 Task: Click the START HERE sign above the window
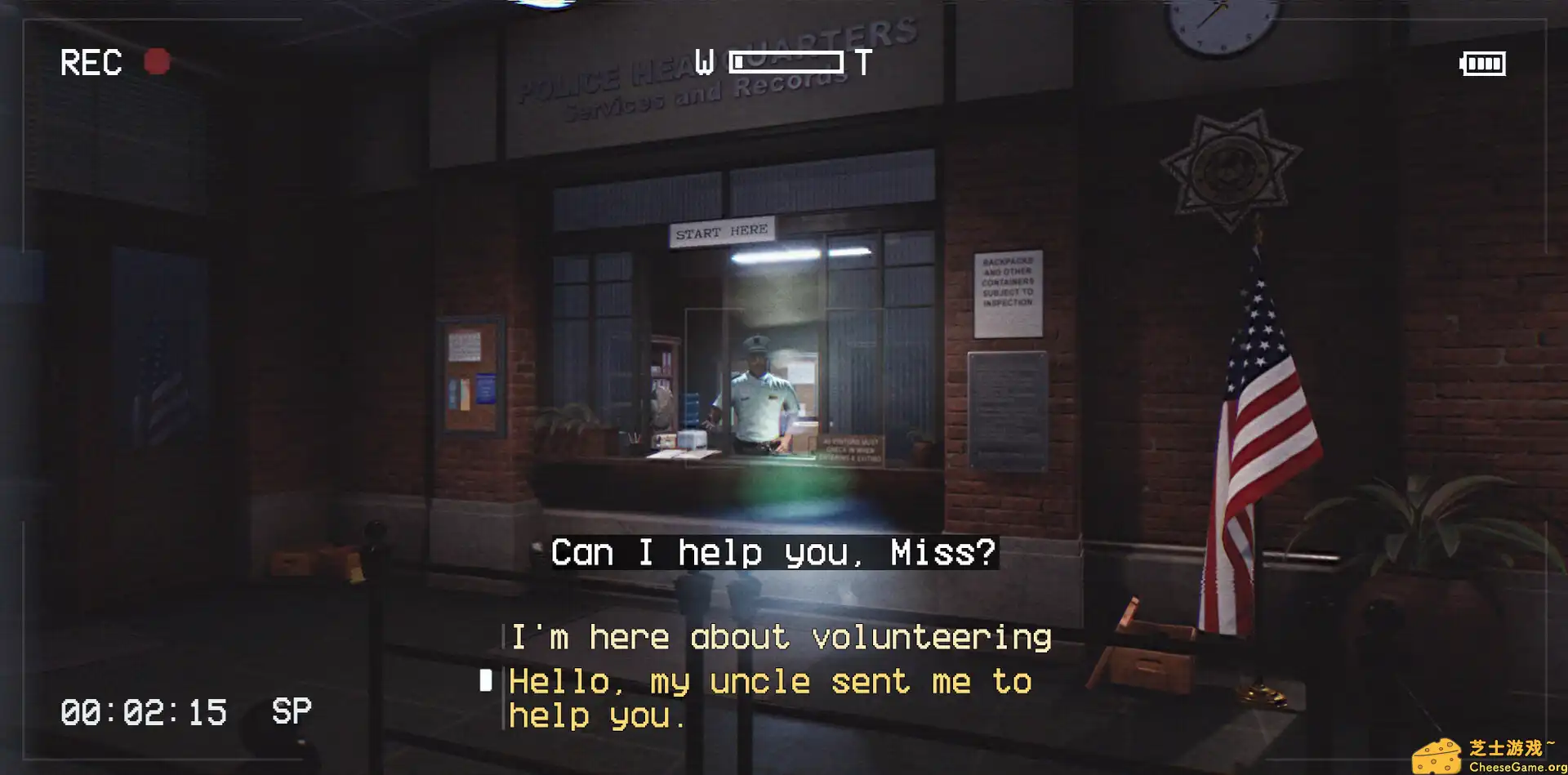(722, 231)
